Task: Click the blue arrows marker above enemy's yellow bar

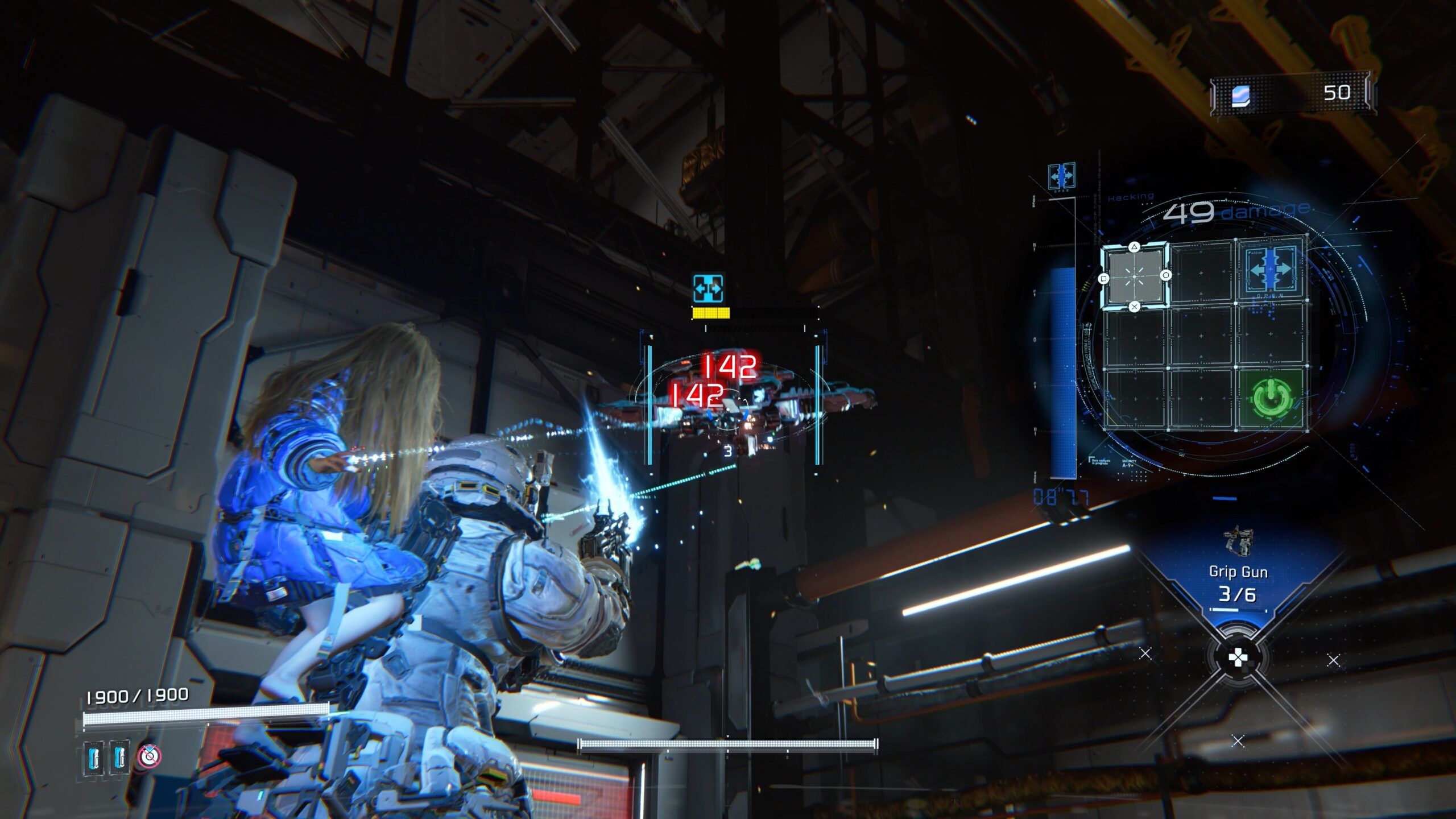Action: pos(708,288)
